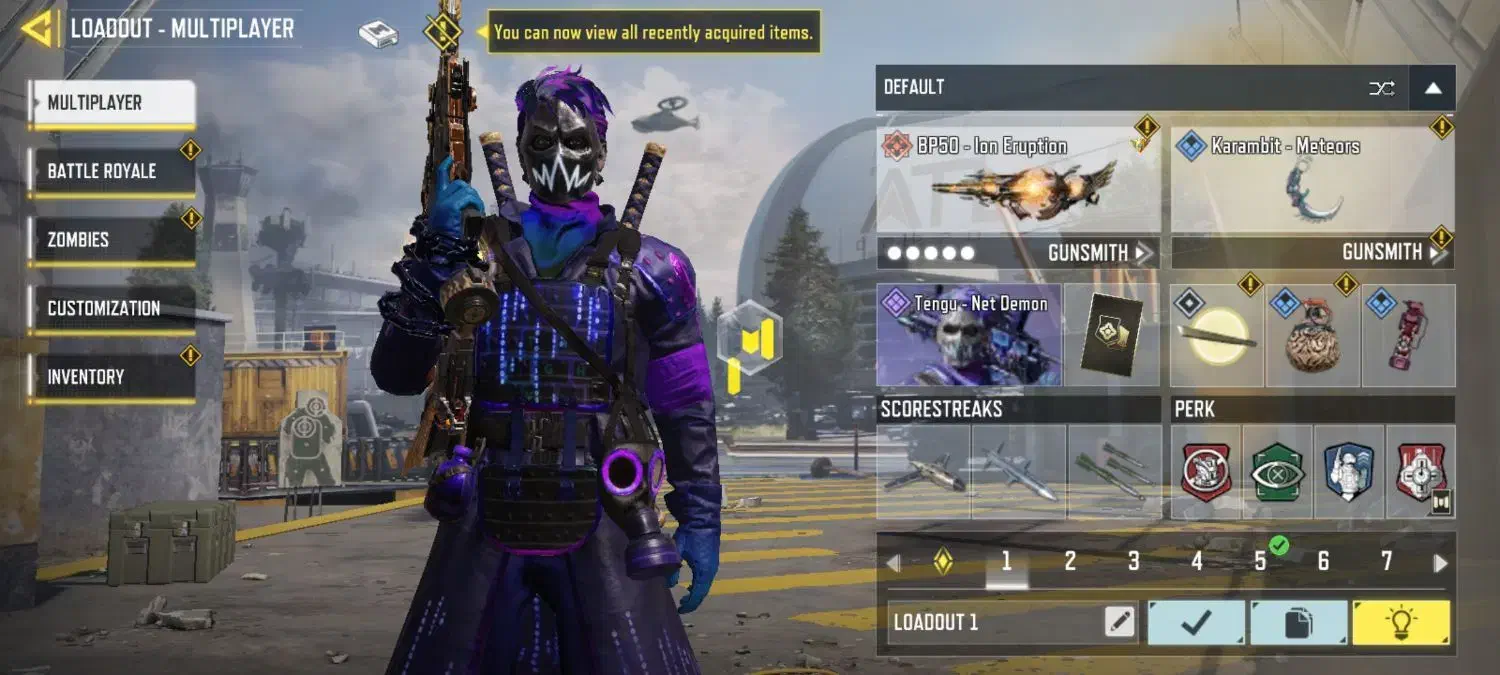Screen dimensions: 1500x675
Task: Switch to loadout slot 3
Action: (1133, 562)
